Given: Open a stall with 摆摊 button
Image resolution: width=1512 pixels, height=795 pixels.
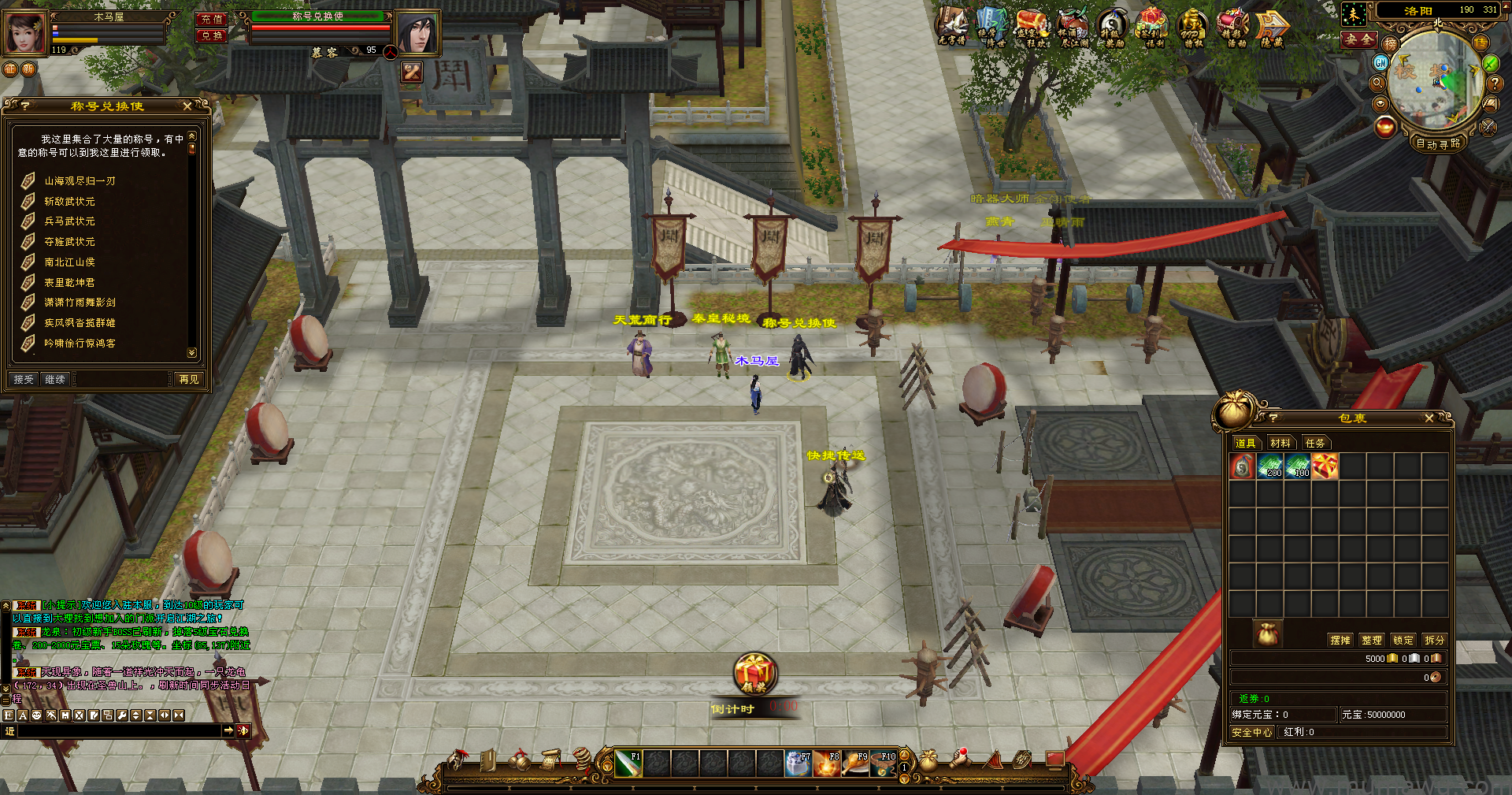Looking at the screenshot, I should 1340,640.
